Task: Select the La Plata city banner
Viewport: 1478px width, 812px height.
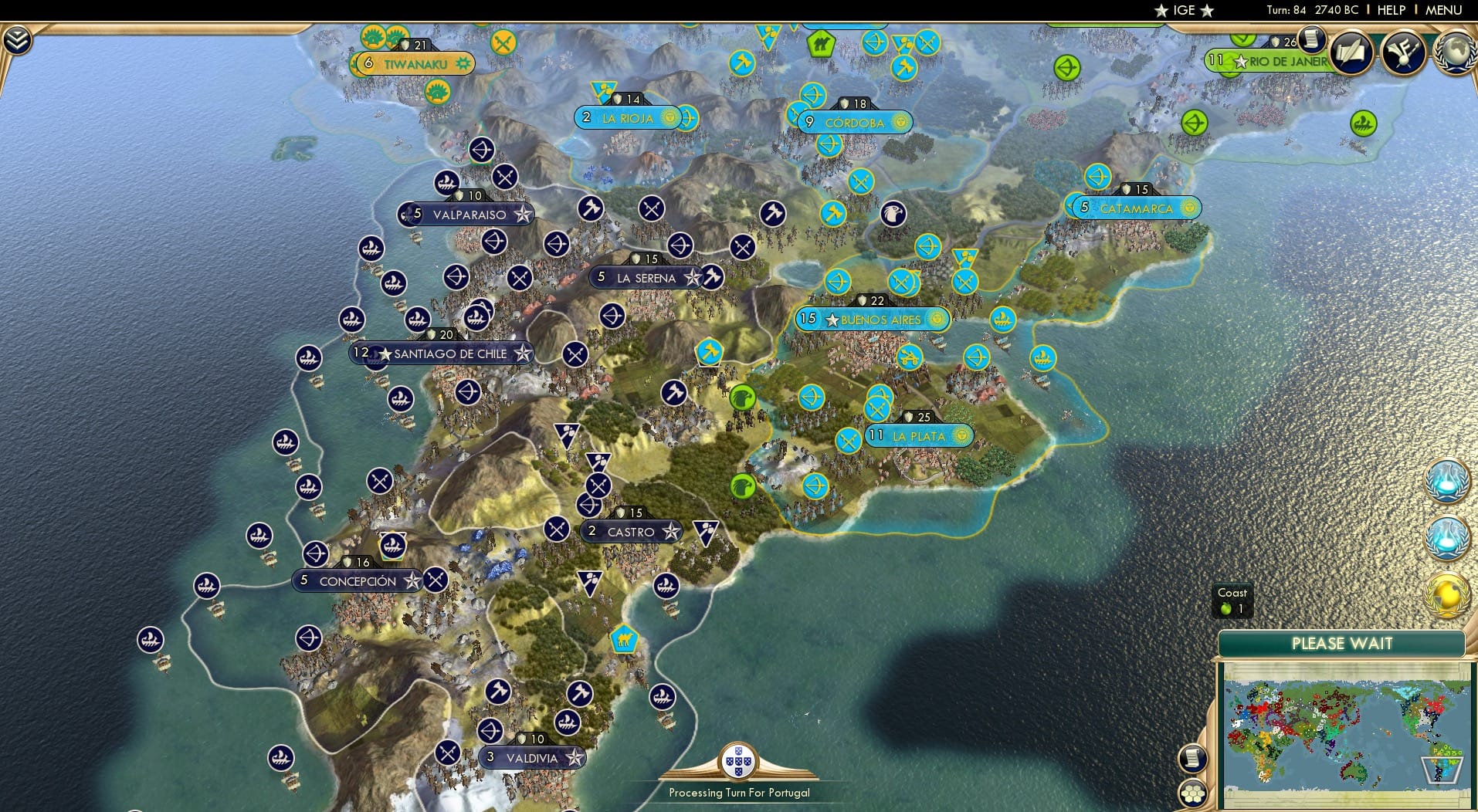Action: click(x=919, y=436)
